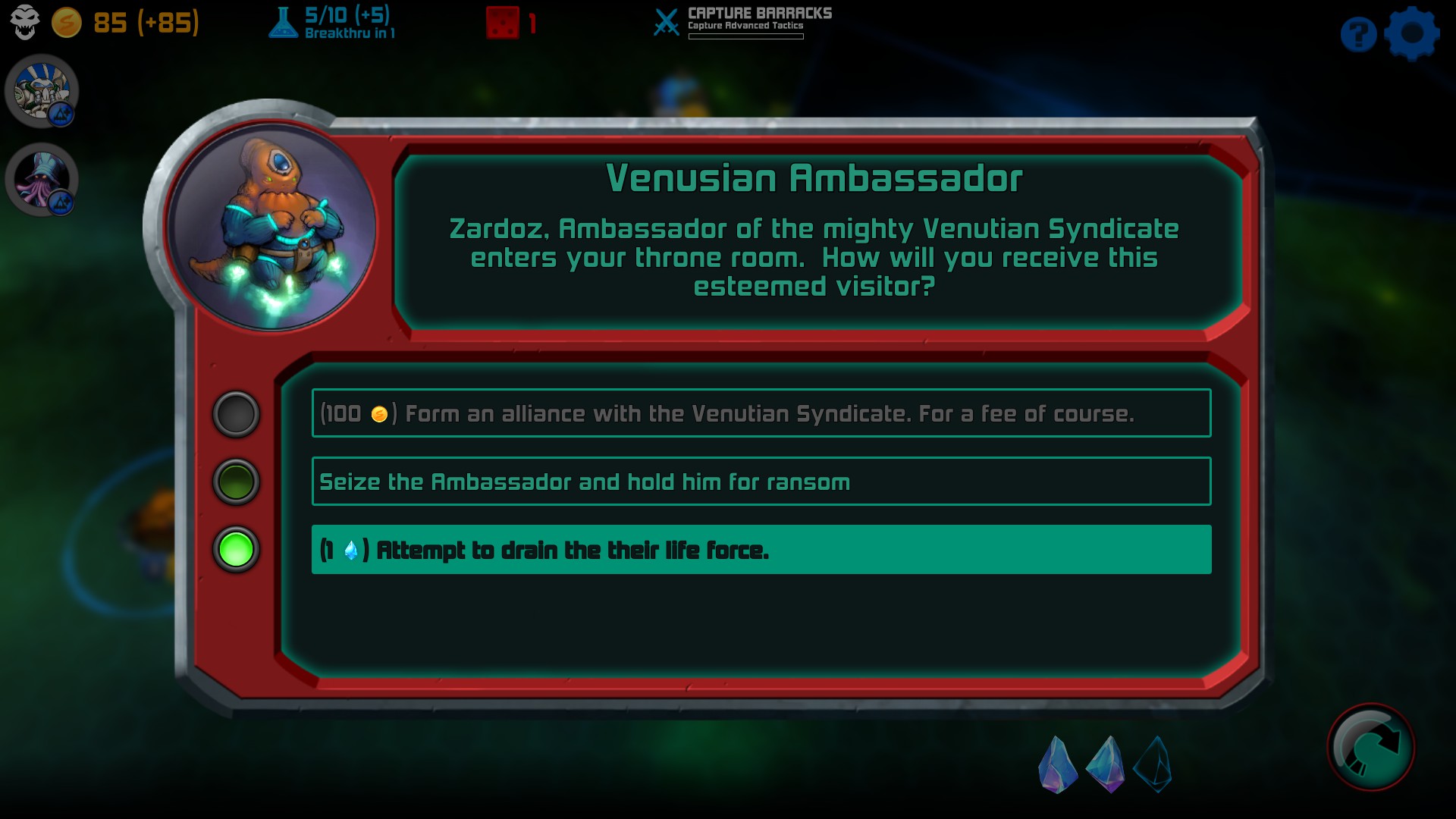1456x819 pixels.
Task: Select the pink tentacled hero portrait
Action: coord(42,180)
